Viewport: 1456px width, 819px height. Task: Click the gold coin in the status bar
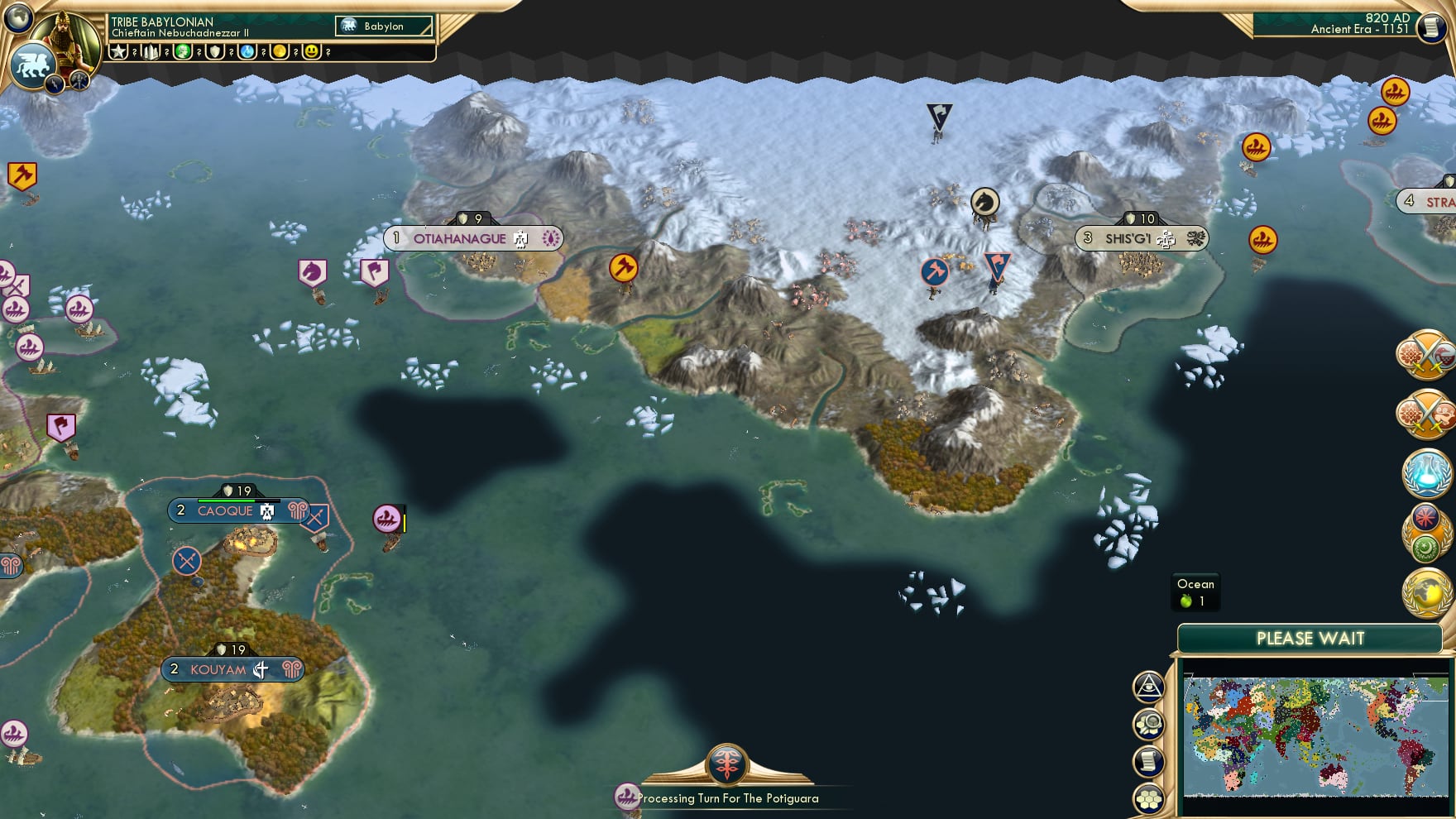point(281,51)
